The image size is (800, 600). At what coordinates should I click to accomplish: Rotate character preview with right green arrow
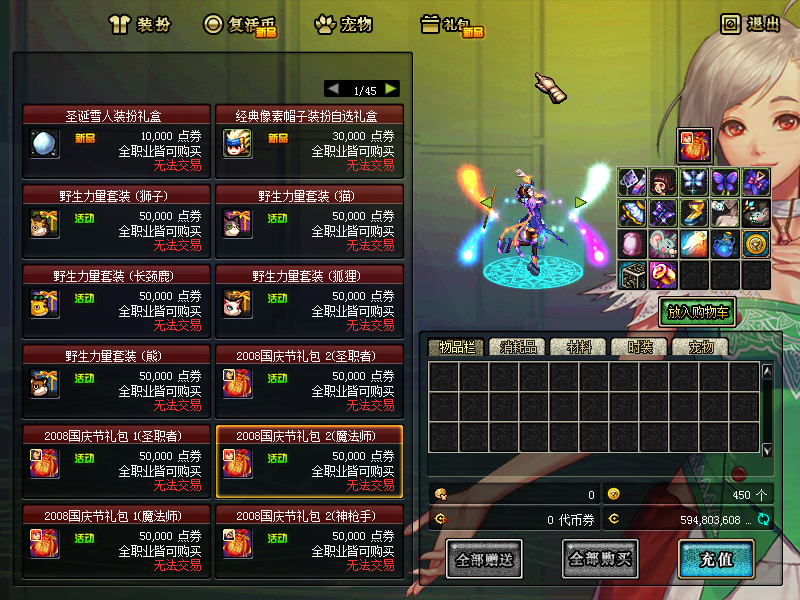click(x=580, y=202)
